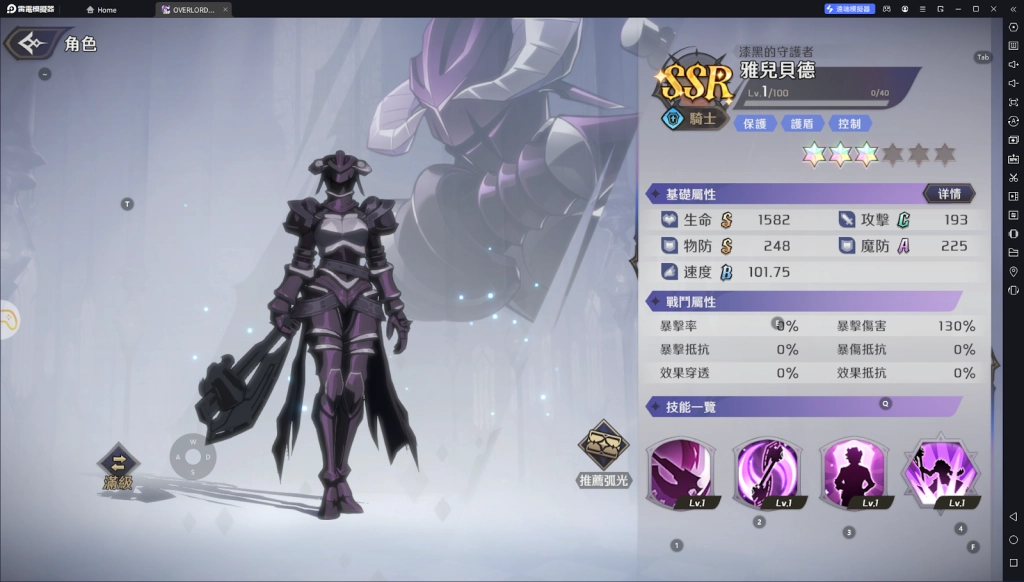View the hexagon-framed ultimate skill icon
1024x582 pixels.
[x=939, y=471]
